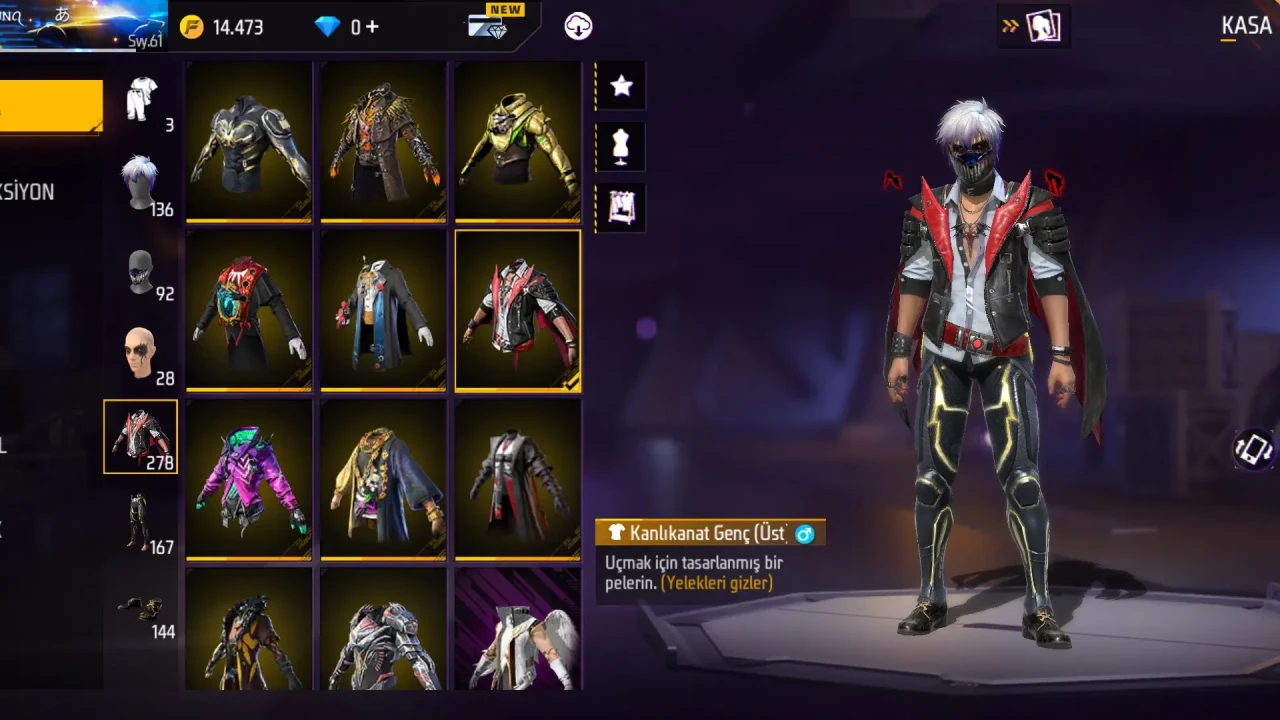Open the bald head face category
Image resolution: width=1280 pixels, height=720 pixels.
141,354
